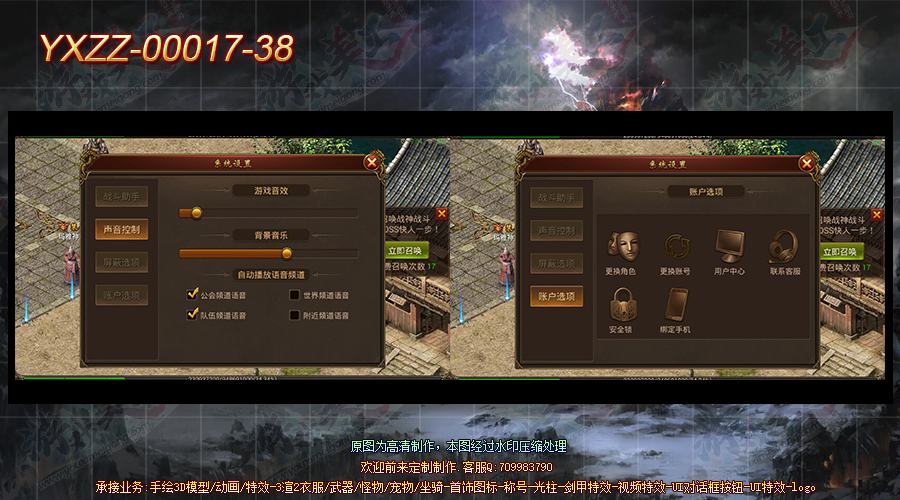Switch to 账户选项 tab in the sound window
900x500 pixels.
point(122,295)
